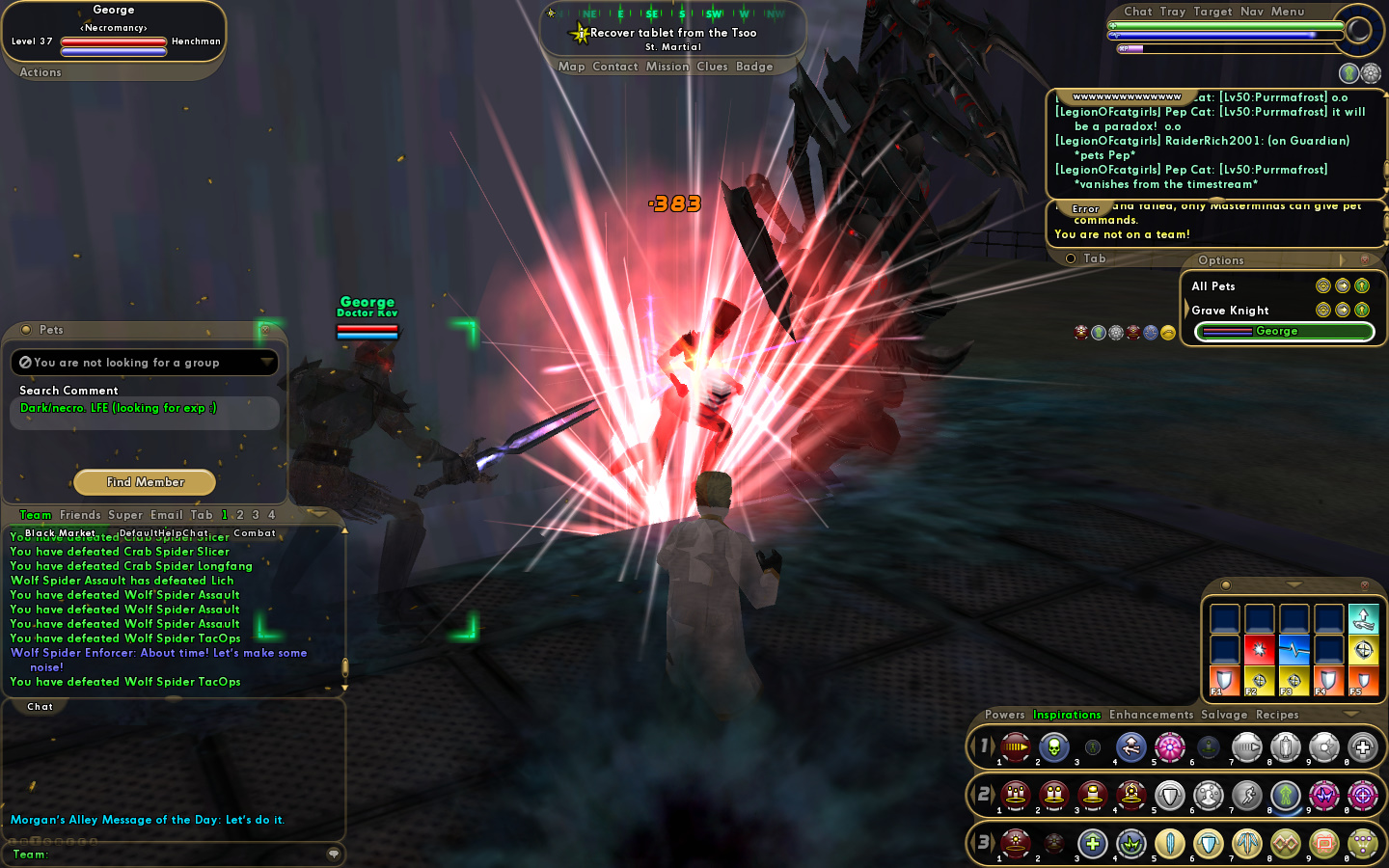Open the Inspirations tab

point(1067,715)
